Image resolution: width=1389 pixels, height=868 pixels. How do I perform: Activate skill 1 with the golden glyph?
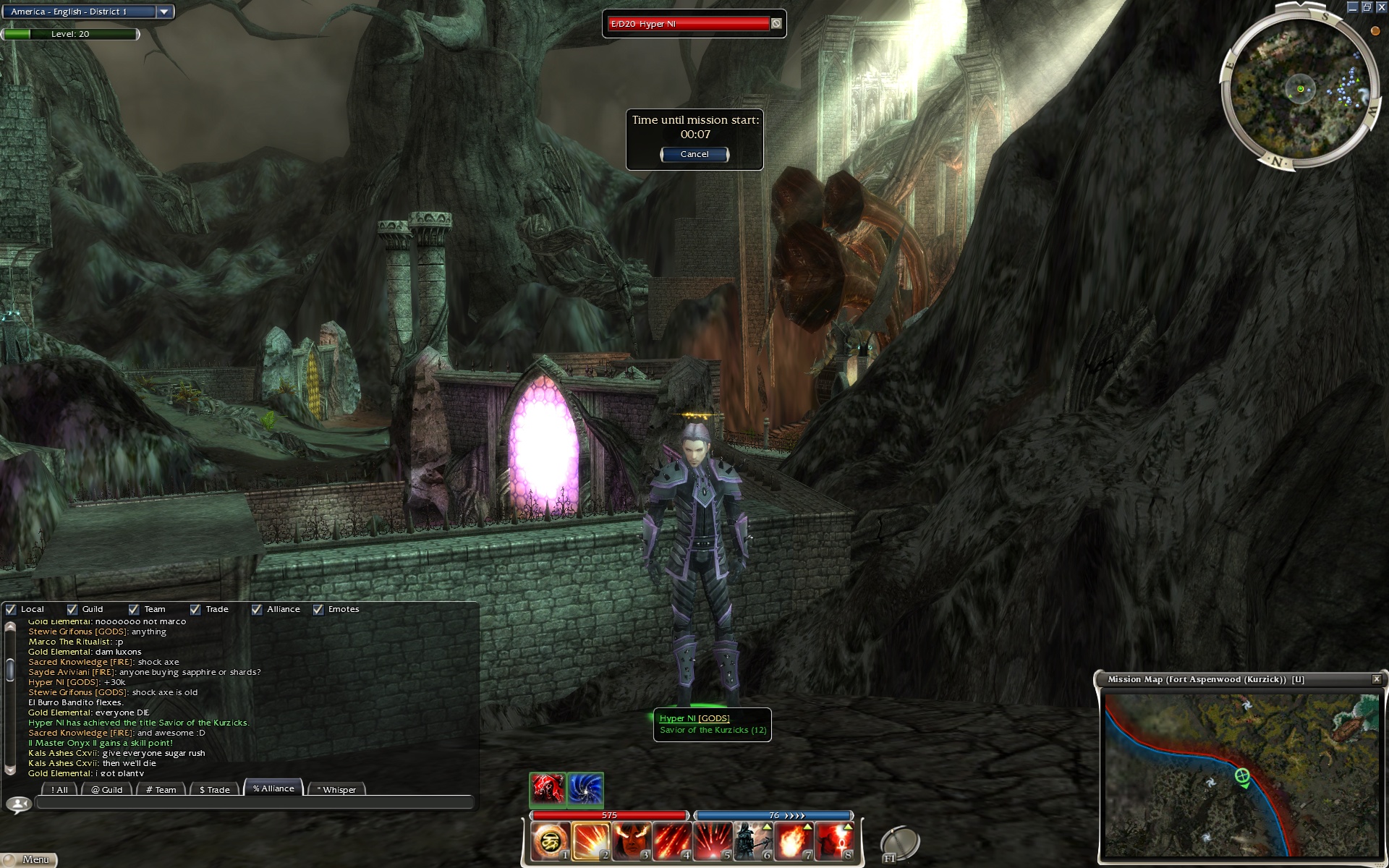[x=550, y=841]
